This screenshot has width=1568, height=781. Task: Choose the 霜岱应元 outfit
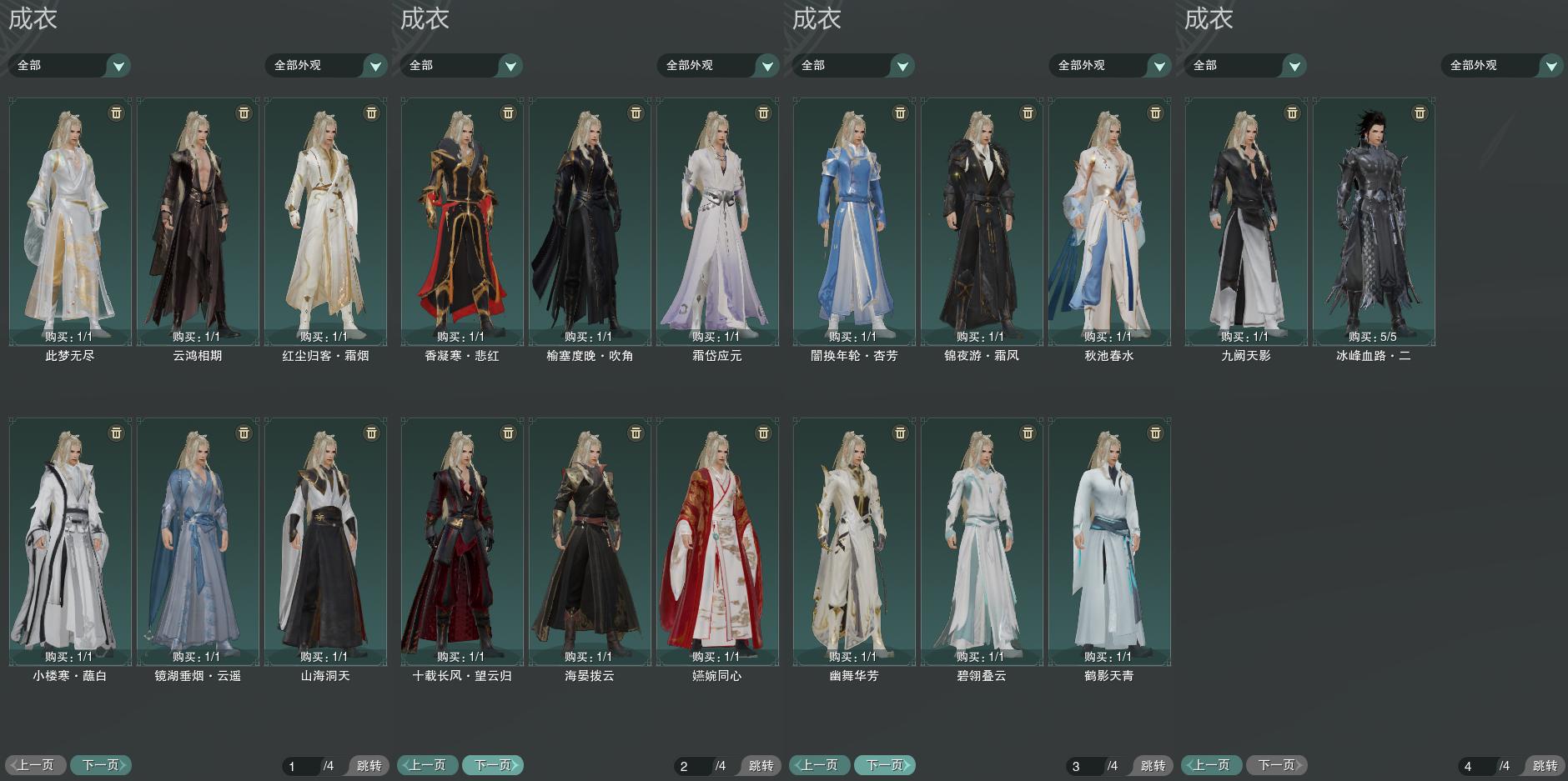pyautogui.click(x=717, y=221)
